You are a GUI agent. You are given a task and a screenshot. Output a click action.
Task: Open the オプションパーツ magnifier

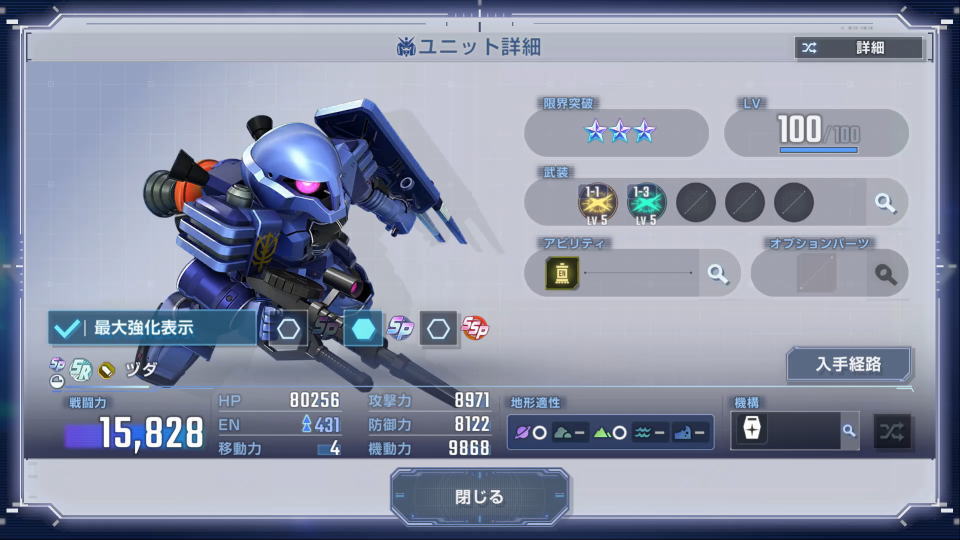[x=885, y=273]
